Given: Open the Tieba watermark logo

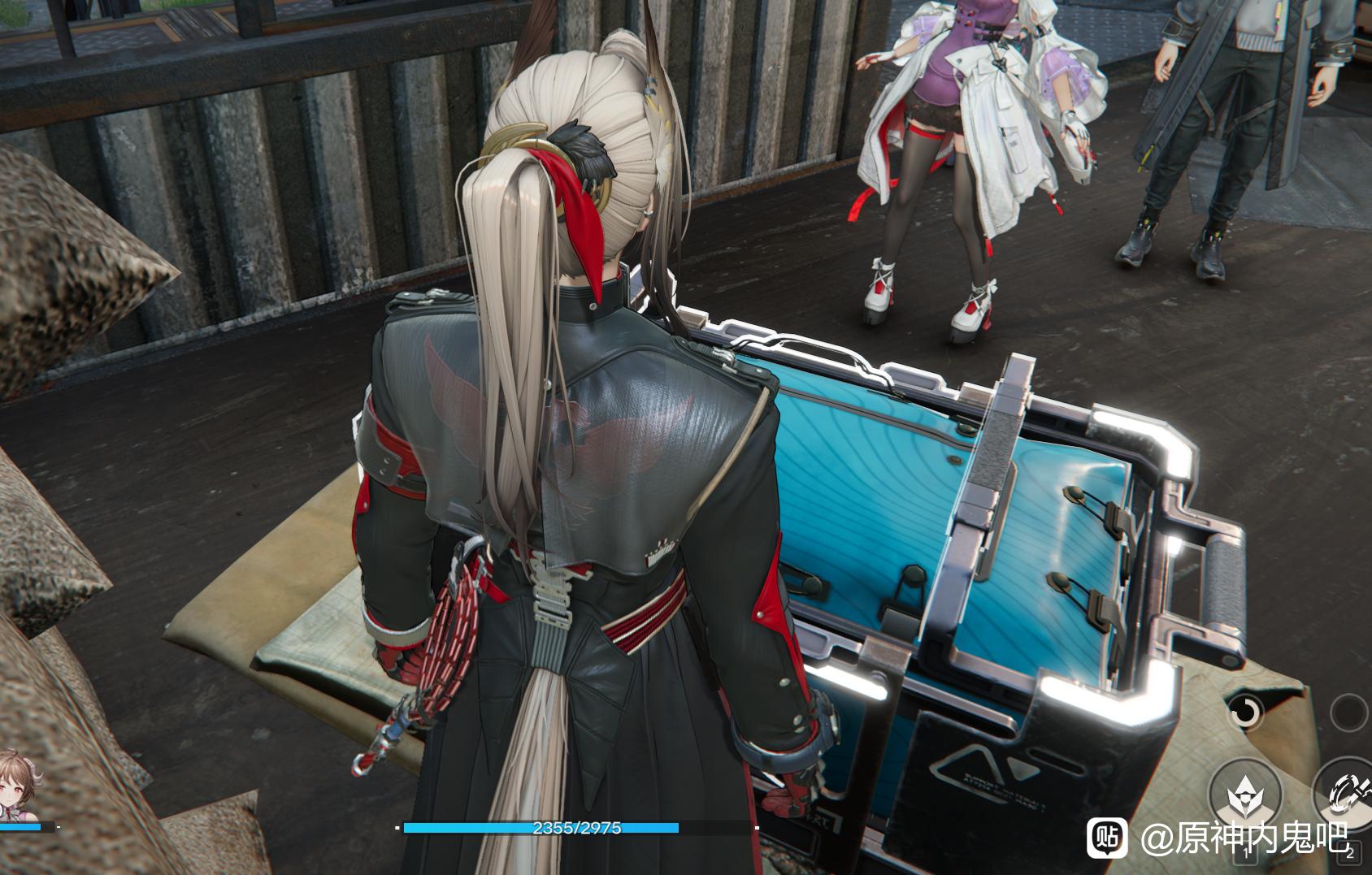Looking at the screenshot, I should click(1107, 838).
